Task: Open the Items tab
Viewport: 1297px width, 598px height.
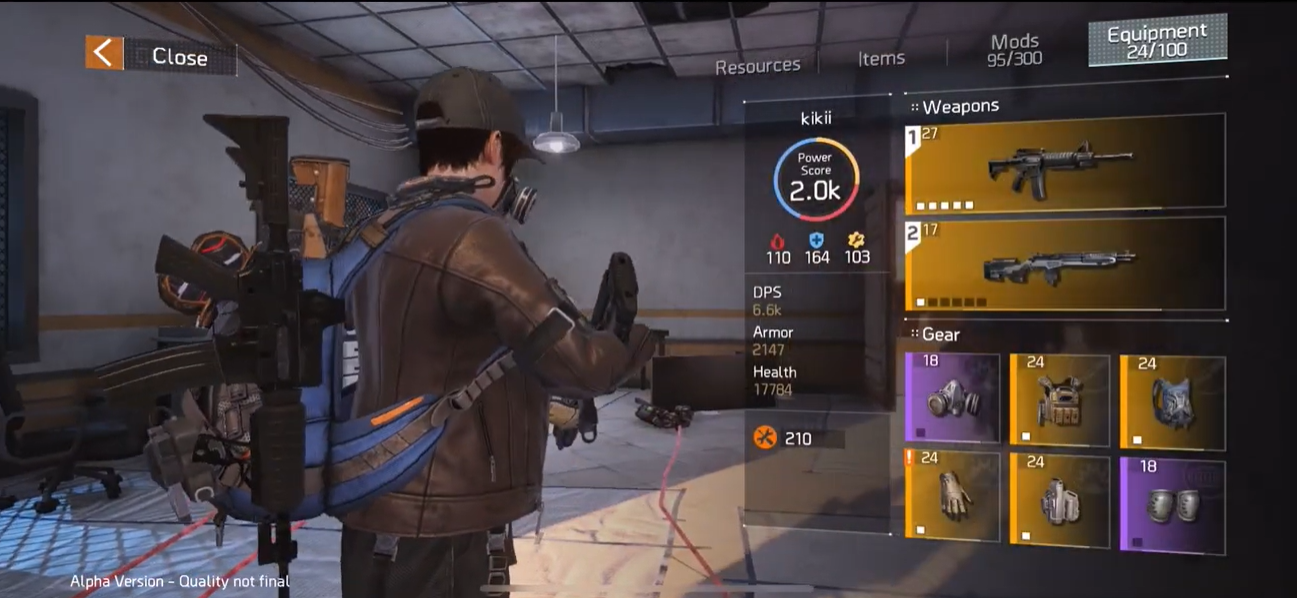Action: coord(881,59)
